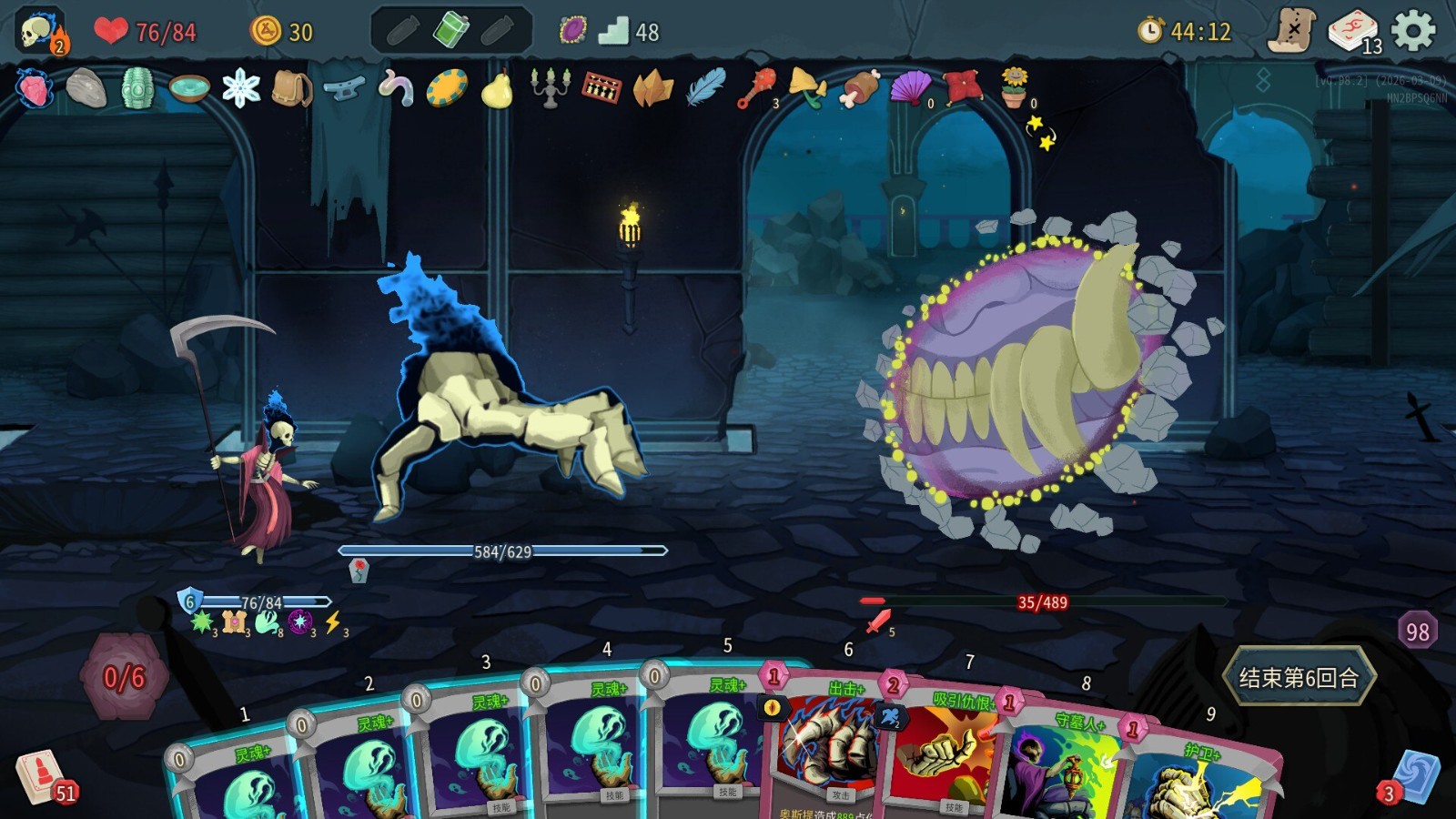Show the exhaust pile counter

click(x=1417, y=632)
